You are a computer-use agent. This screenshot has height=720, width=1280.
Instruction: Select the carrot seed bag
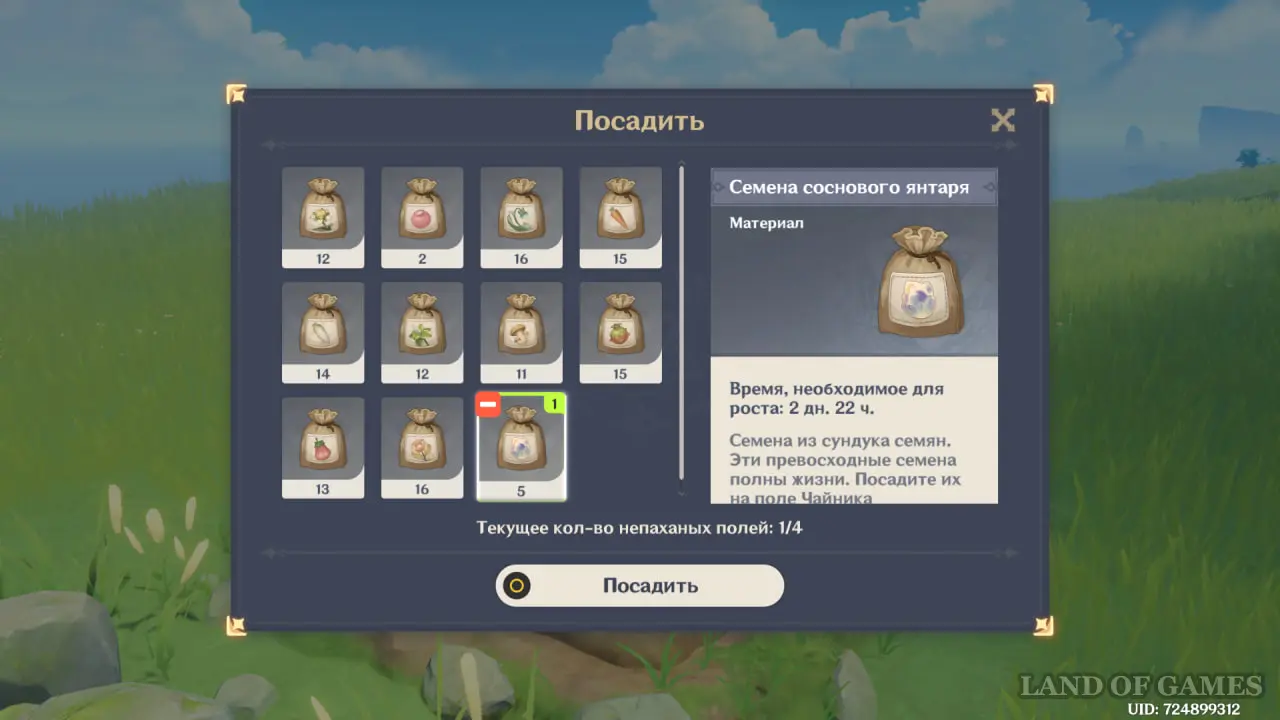tap(620, 217)
